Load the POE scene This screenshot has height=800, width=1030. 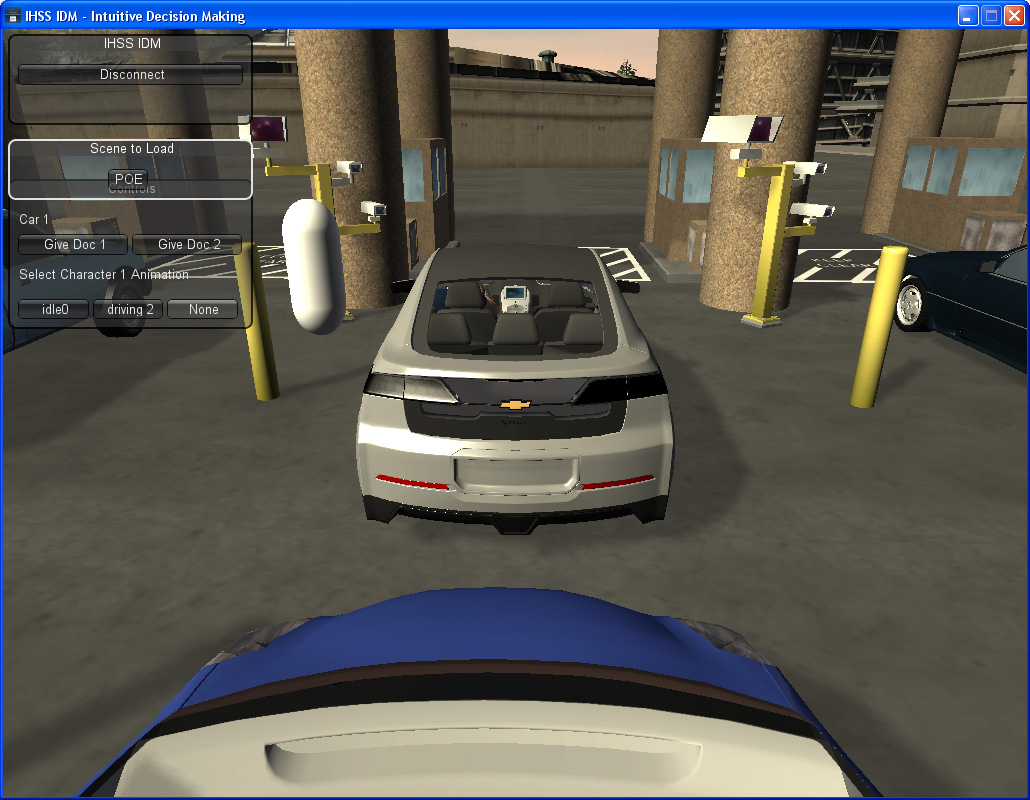pos(130,179)
